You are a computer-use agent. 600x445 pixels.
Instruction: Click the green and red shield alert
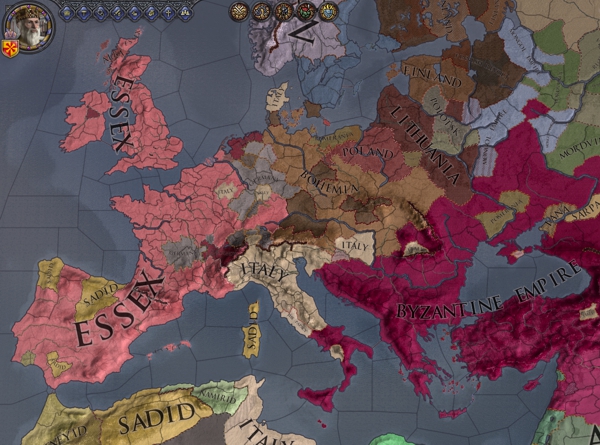[x=305, y=12]
